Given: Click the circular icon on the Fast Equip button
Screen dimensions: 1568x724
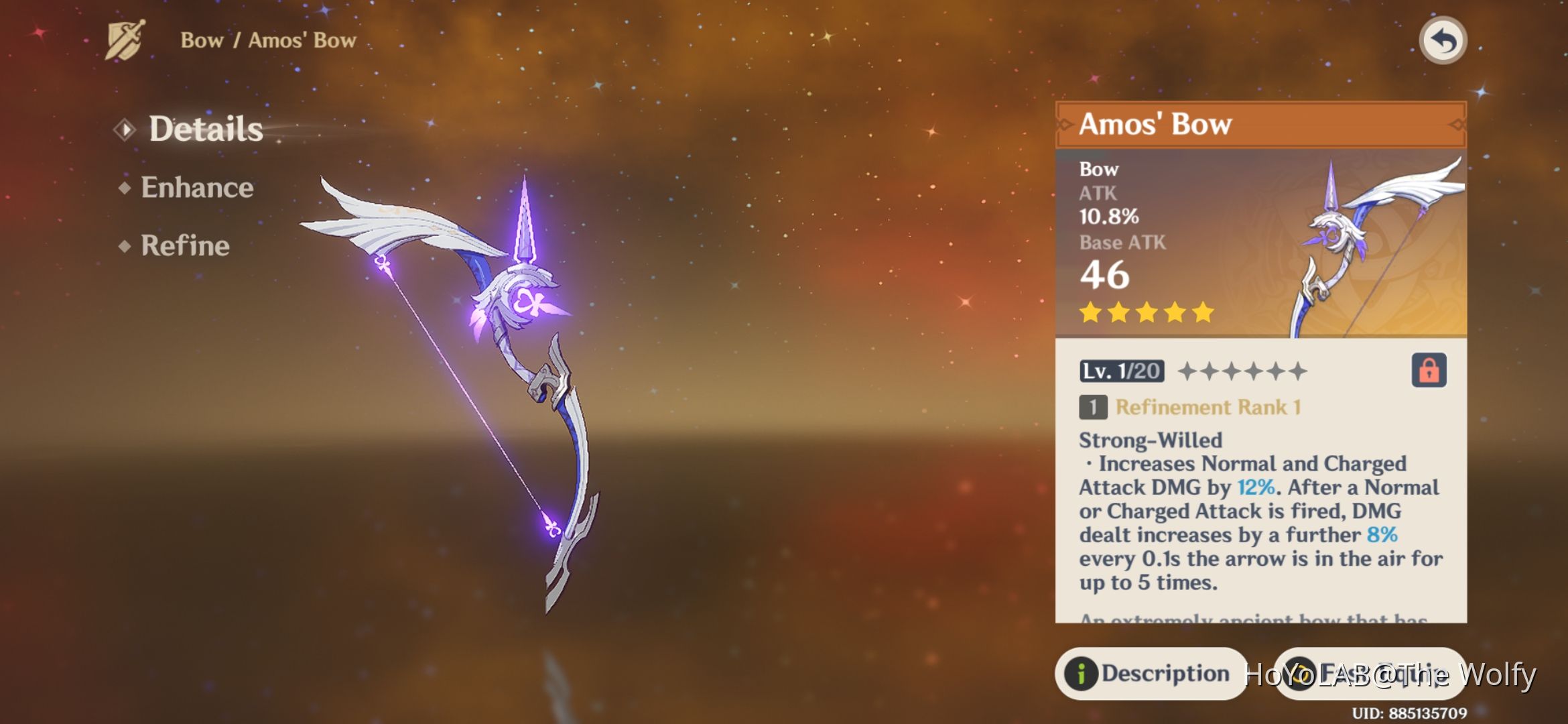Looking at the screenshot, I should [1300, 674].
